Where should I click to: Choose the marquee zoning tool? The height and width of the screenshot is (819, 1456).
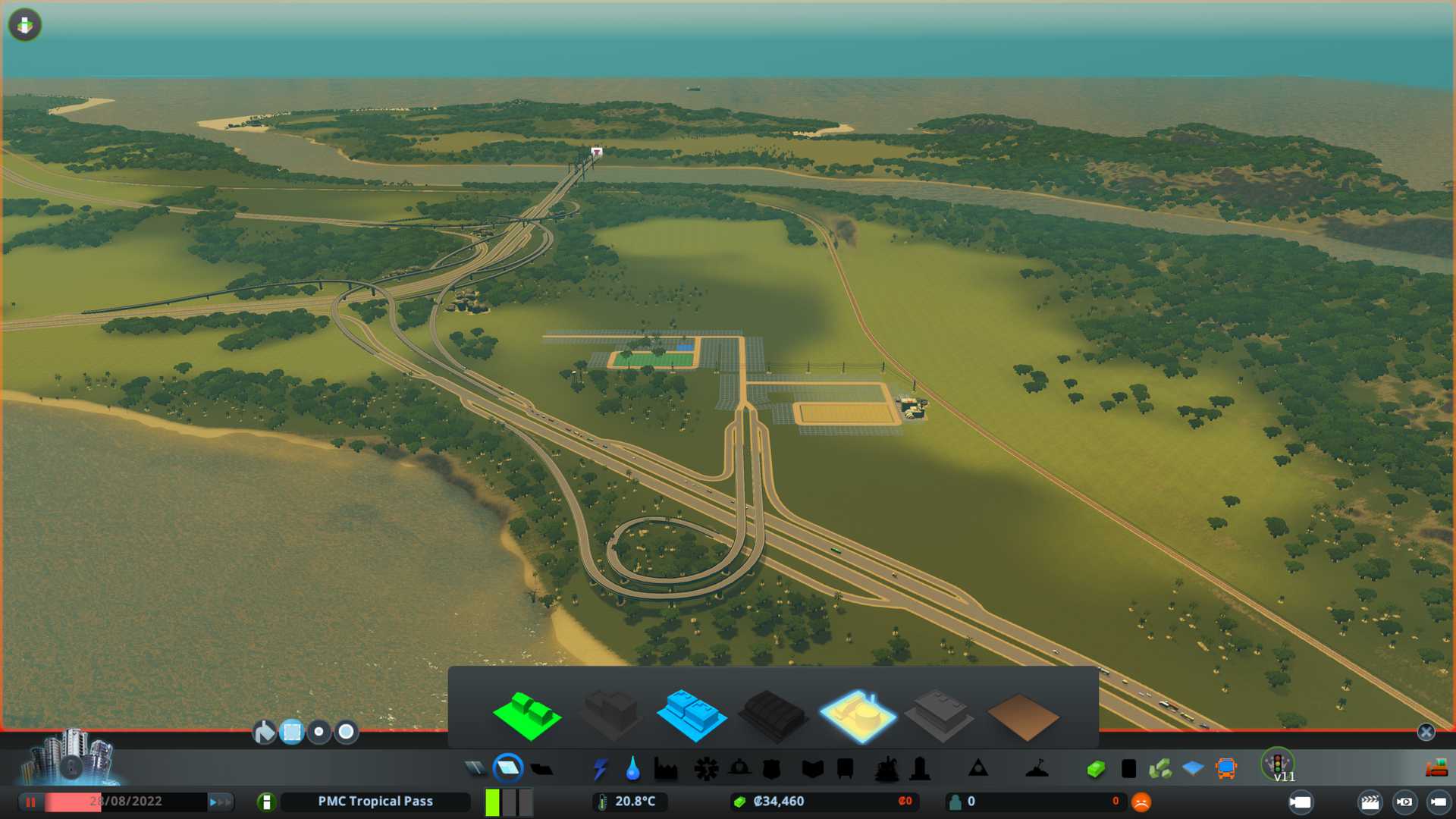(x=292, y=732)
